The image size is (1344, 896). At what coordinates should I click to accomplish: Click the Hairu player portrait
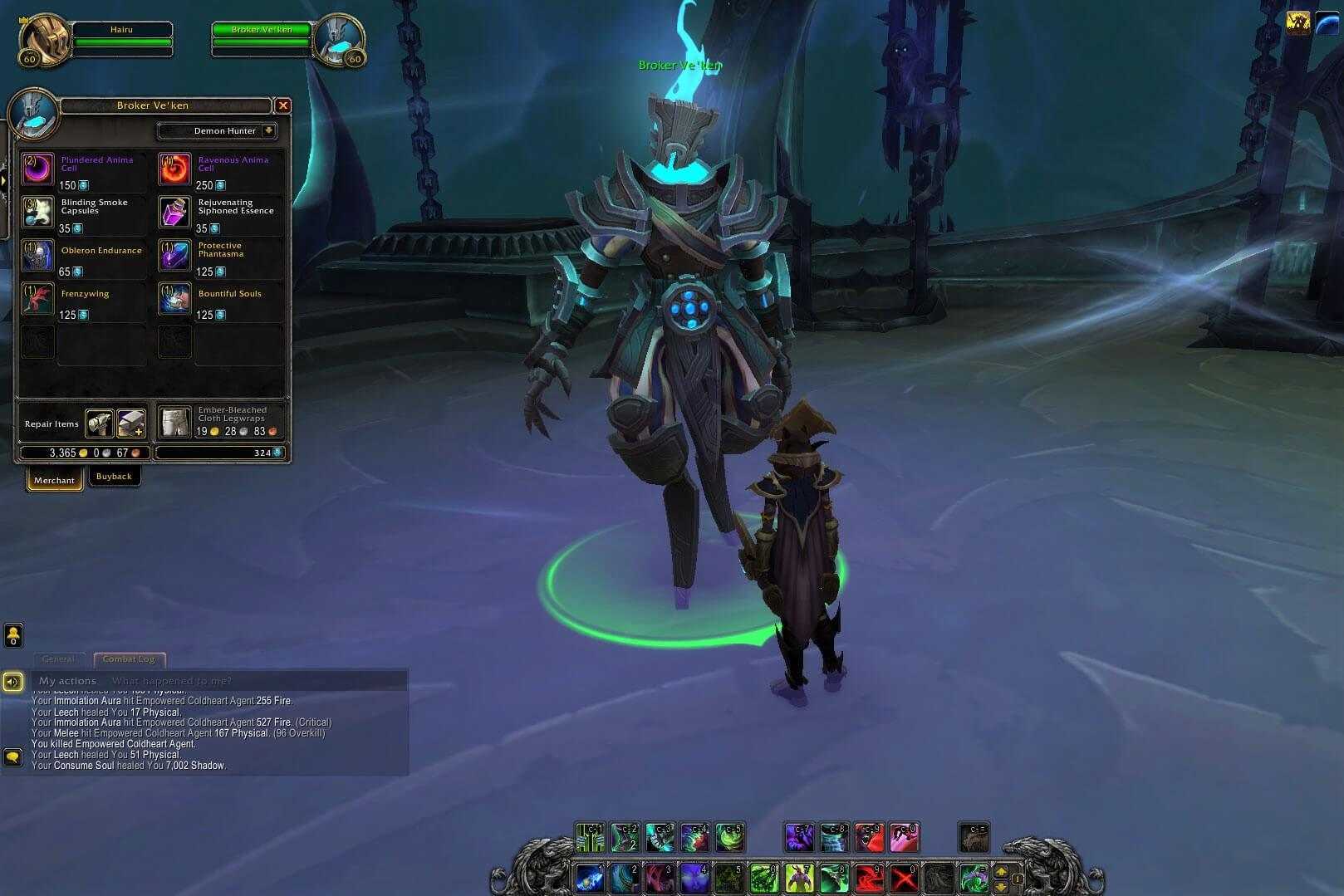pyautogui.click(x=42, y=39)
